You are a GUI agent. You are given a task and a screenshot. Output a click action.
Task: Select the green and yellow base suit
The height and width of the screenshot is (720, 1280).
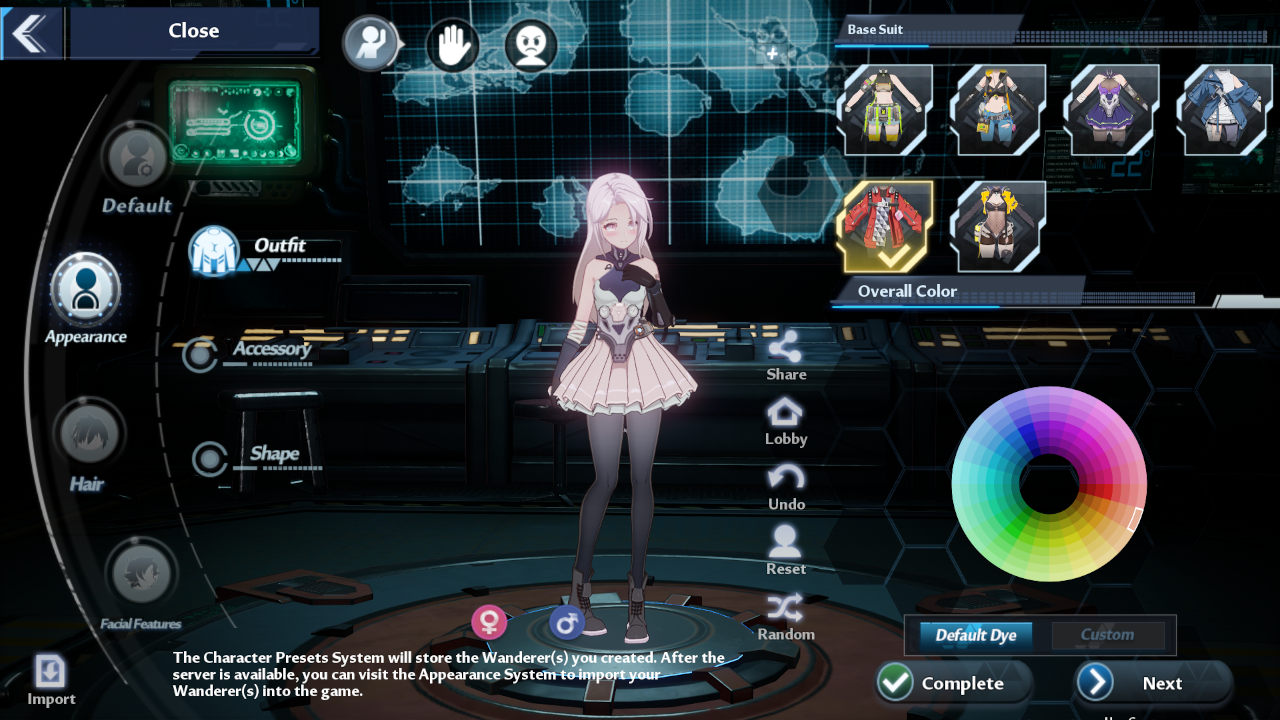coord(888,110)
